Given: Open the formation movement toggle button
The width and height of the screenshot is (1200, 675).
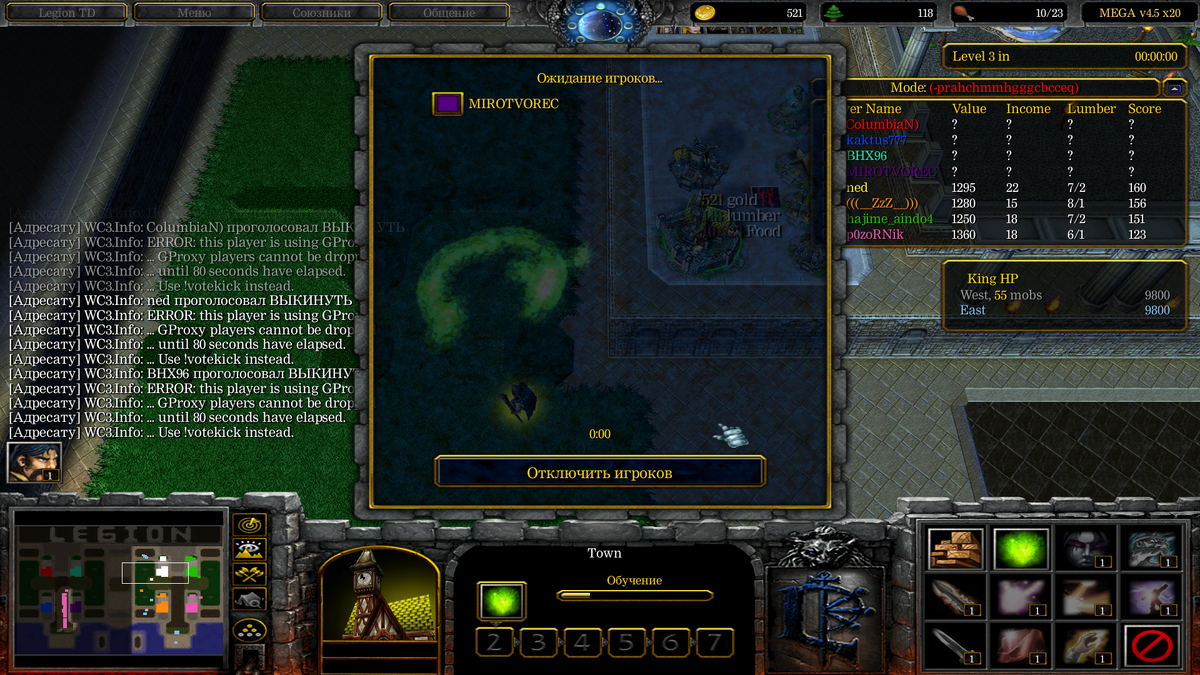Looking at the screenshot, I should 248,630.
